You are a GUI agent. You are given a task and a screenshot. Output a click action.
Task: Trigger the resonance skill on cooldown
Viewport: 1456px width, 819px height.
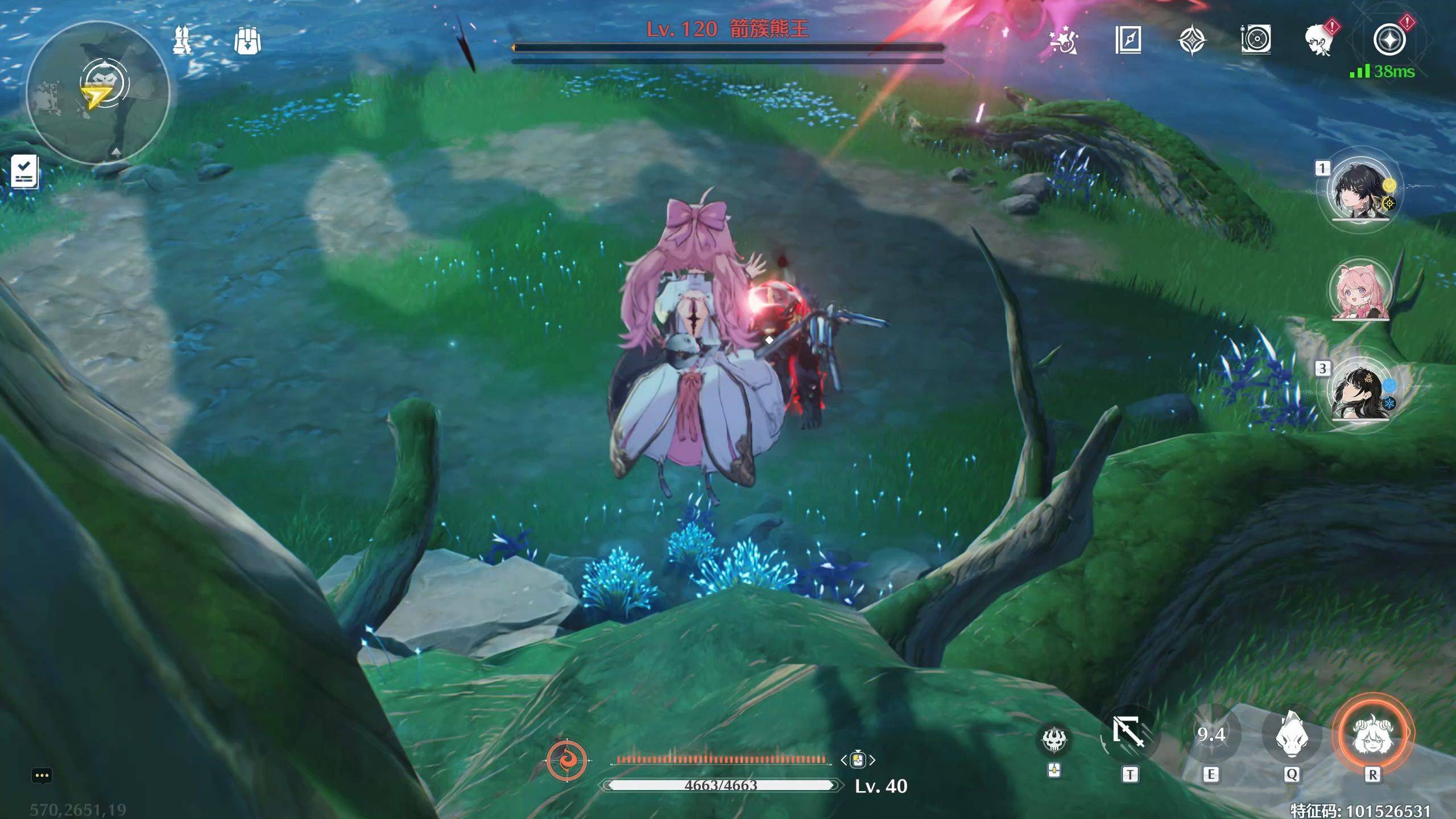(x=1211, y=734)
